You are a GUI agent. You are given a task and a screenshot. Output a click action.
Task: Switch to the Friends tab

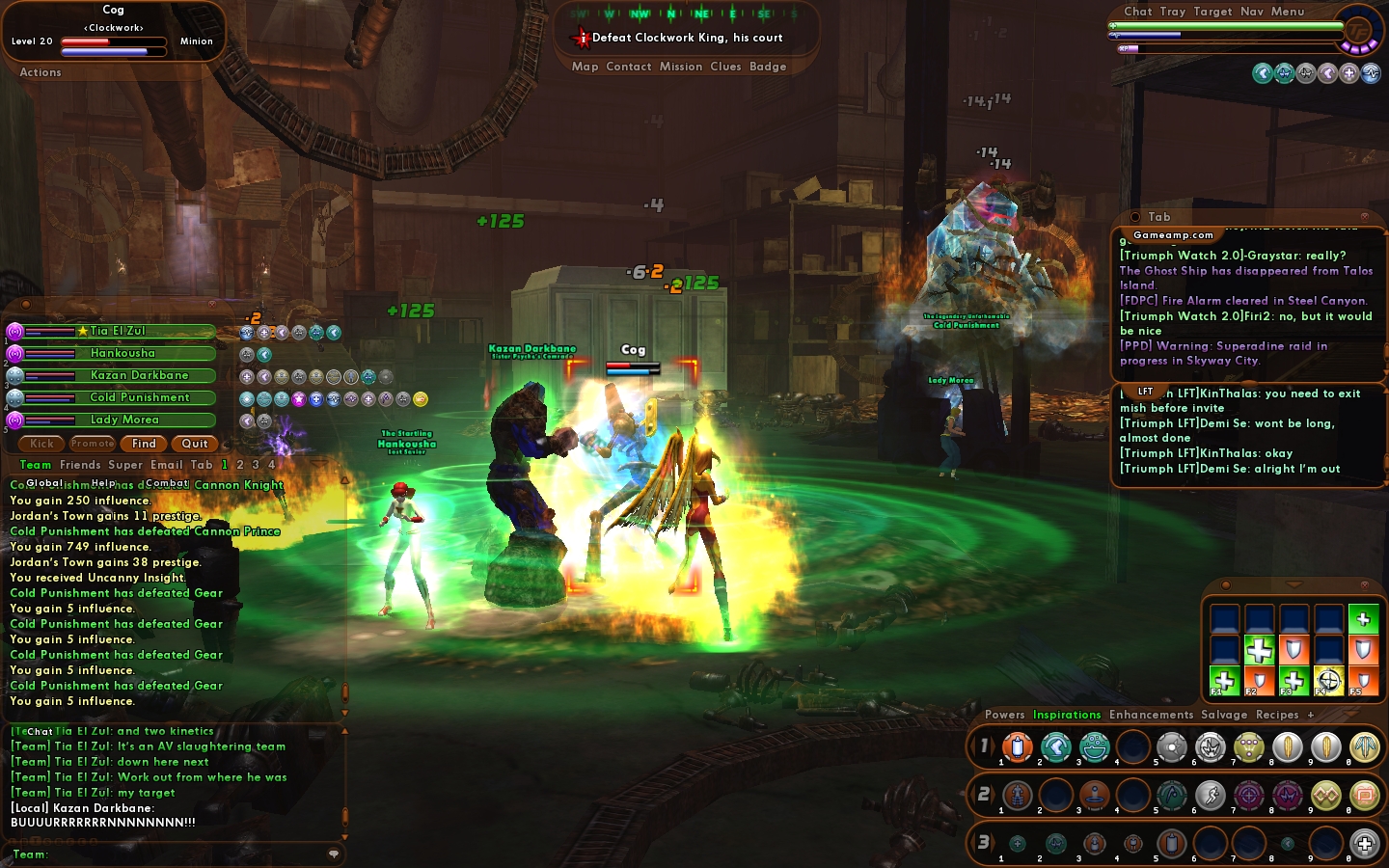click(x=80, y=465)
